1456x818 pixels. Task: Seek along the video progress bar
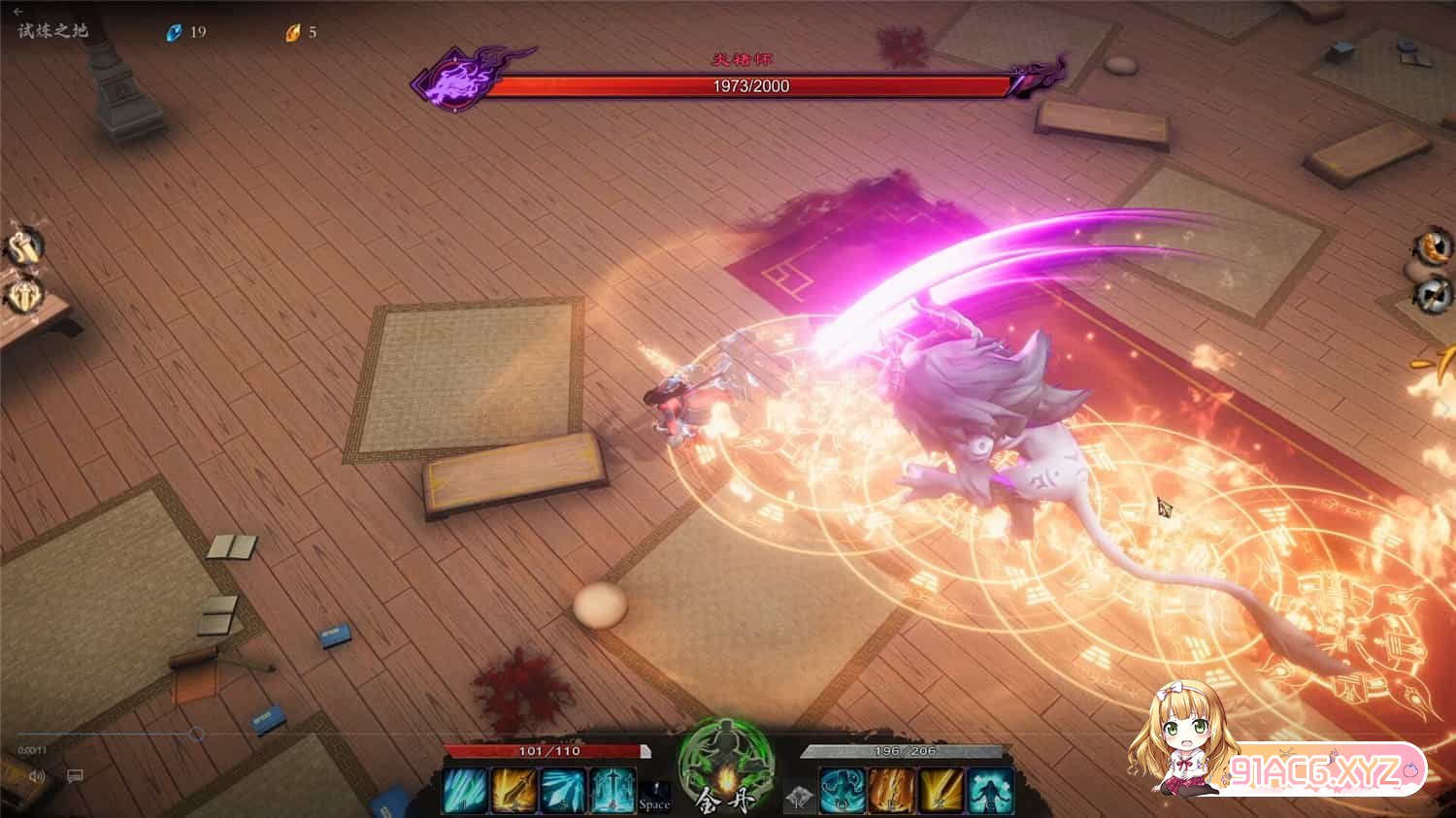(107, 735)
